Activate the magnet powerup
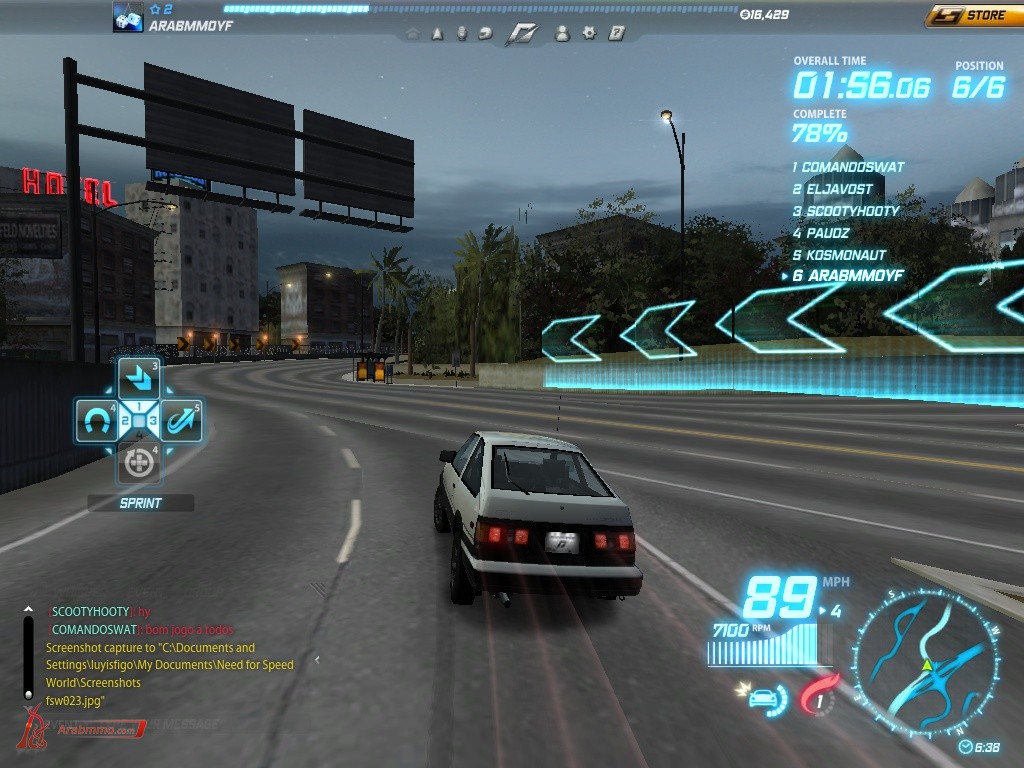Image resolution: width=1024 pixels, height=768 pixels. point(96,421)
